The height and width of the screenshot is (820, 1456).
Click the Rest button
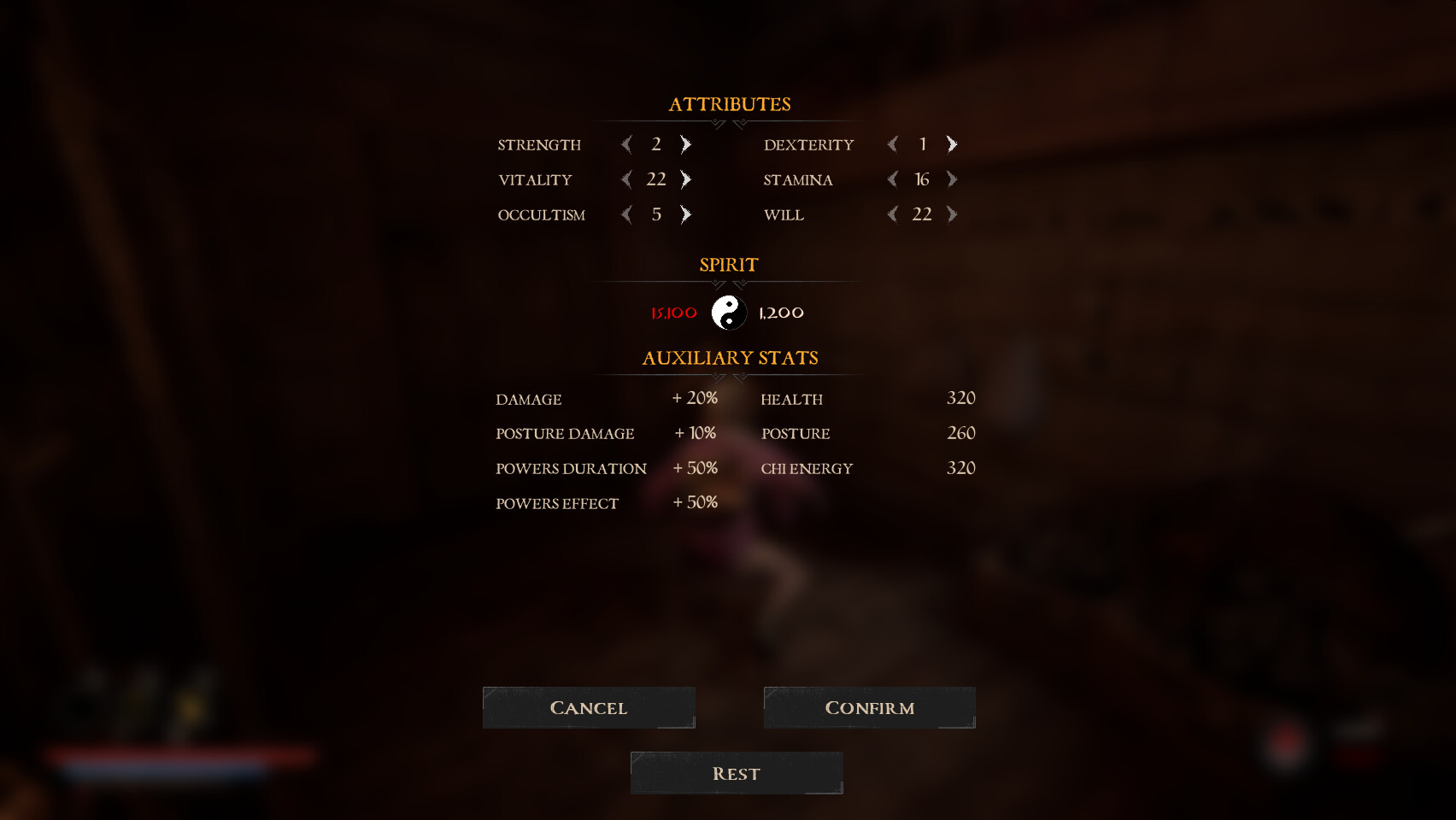[736, 772]
